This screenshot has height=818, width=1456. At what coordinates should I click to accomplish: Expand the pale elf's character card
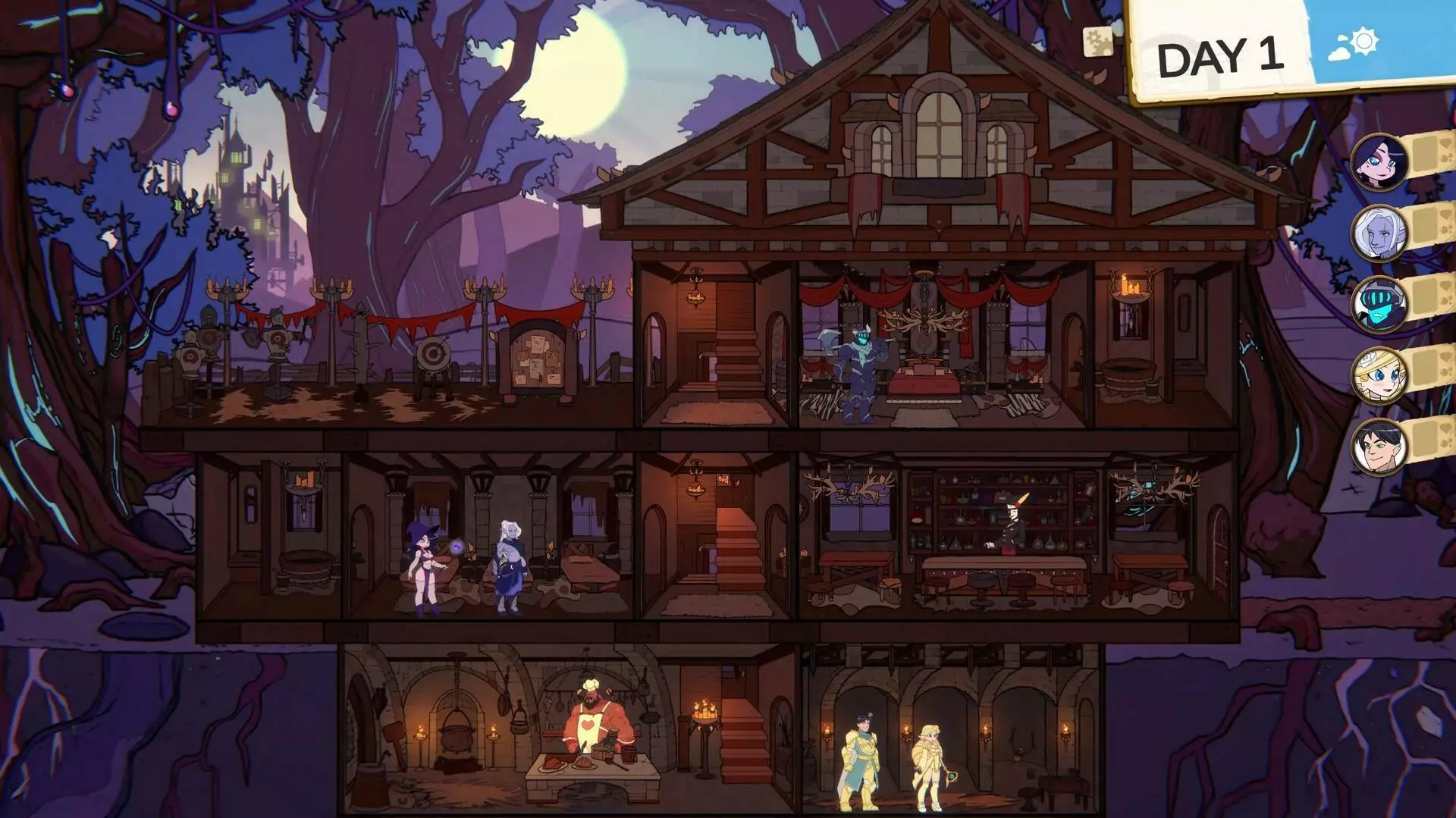coord(1423,225)
